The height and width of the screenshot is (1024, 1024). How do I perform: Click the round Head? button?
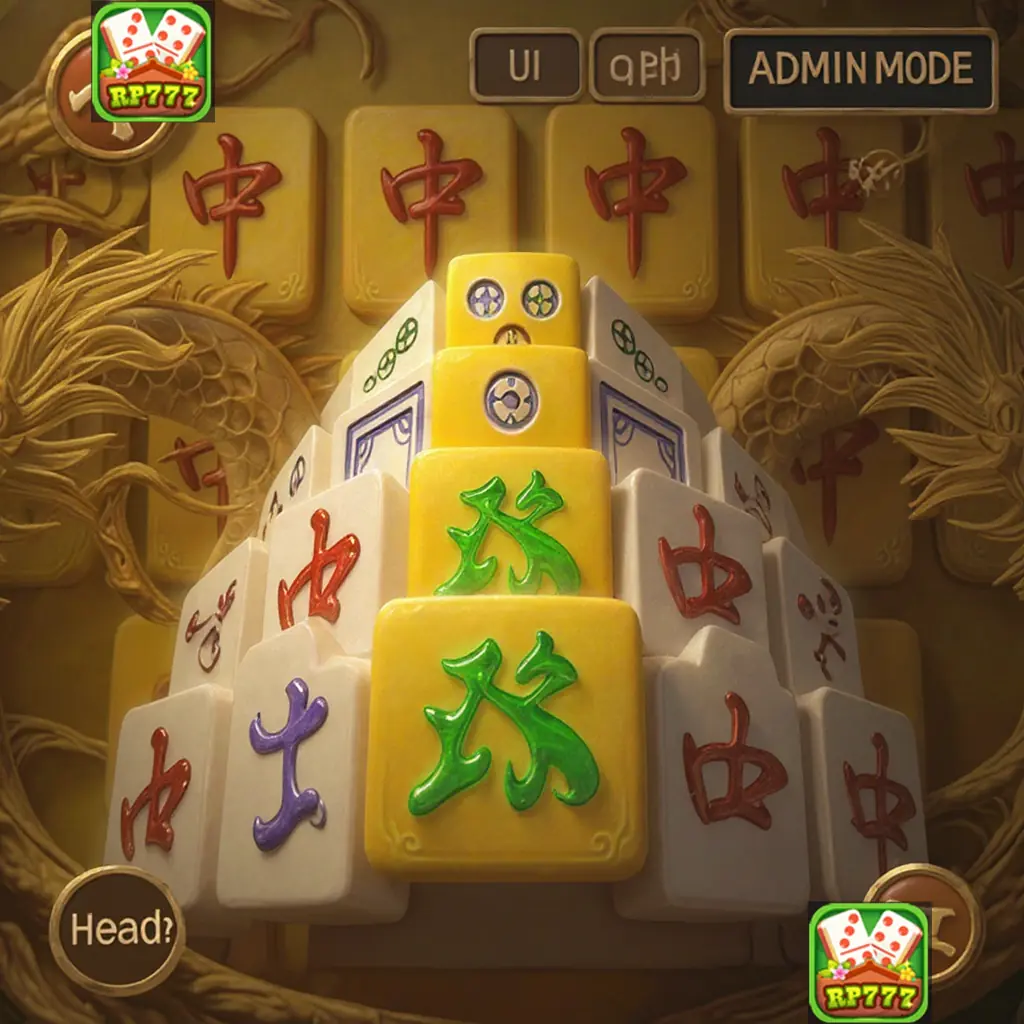117,930
